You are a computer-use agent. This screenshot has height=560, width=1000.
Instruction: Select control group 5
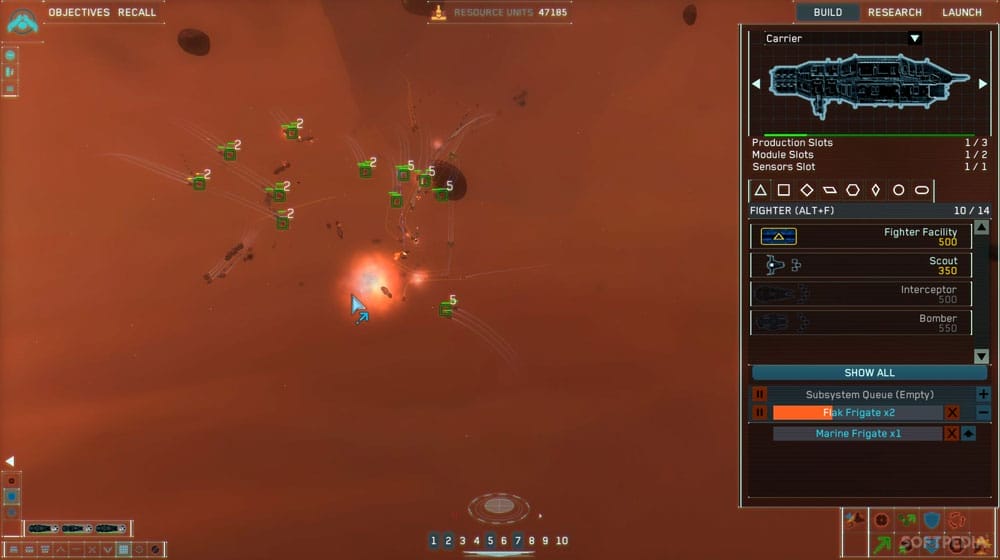pos(490,541)
